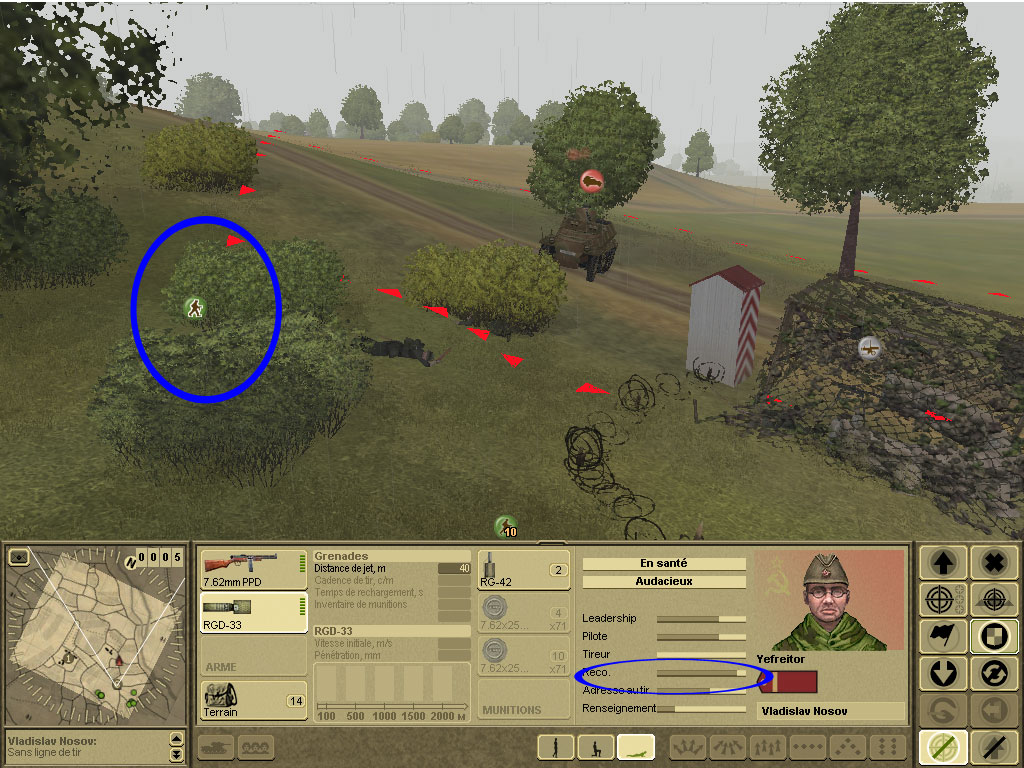Viewport: 1024px width, 768px height.
Task: Activate the crosshair attack order
Action: [941, 600]
